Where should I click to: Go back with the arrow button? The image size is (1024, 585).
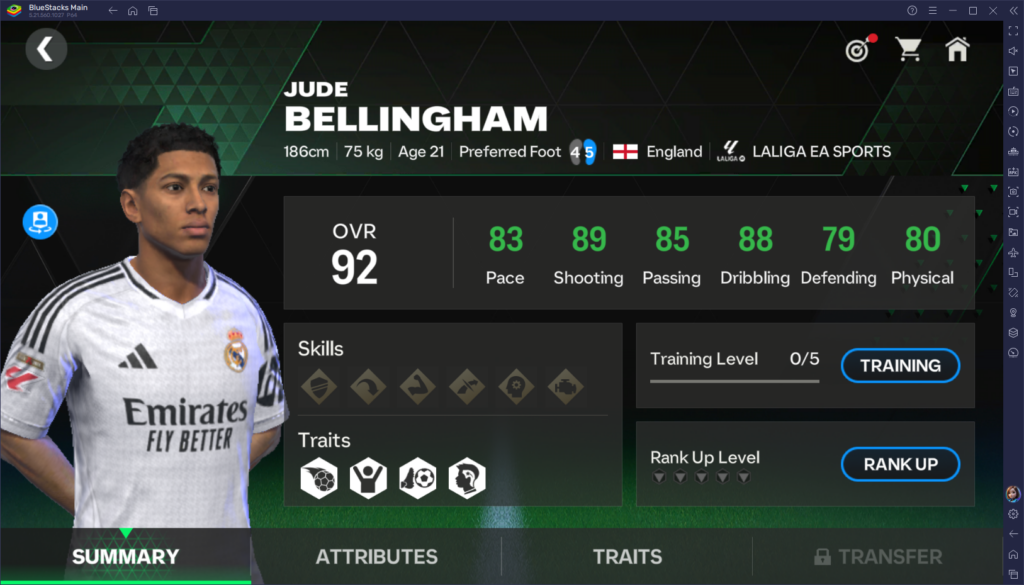click(46, 49)
